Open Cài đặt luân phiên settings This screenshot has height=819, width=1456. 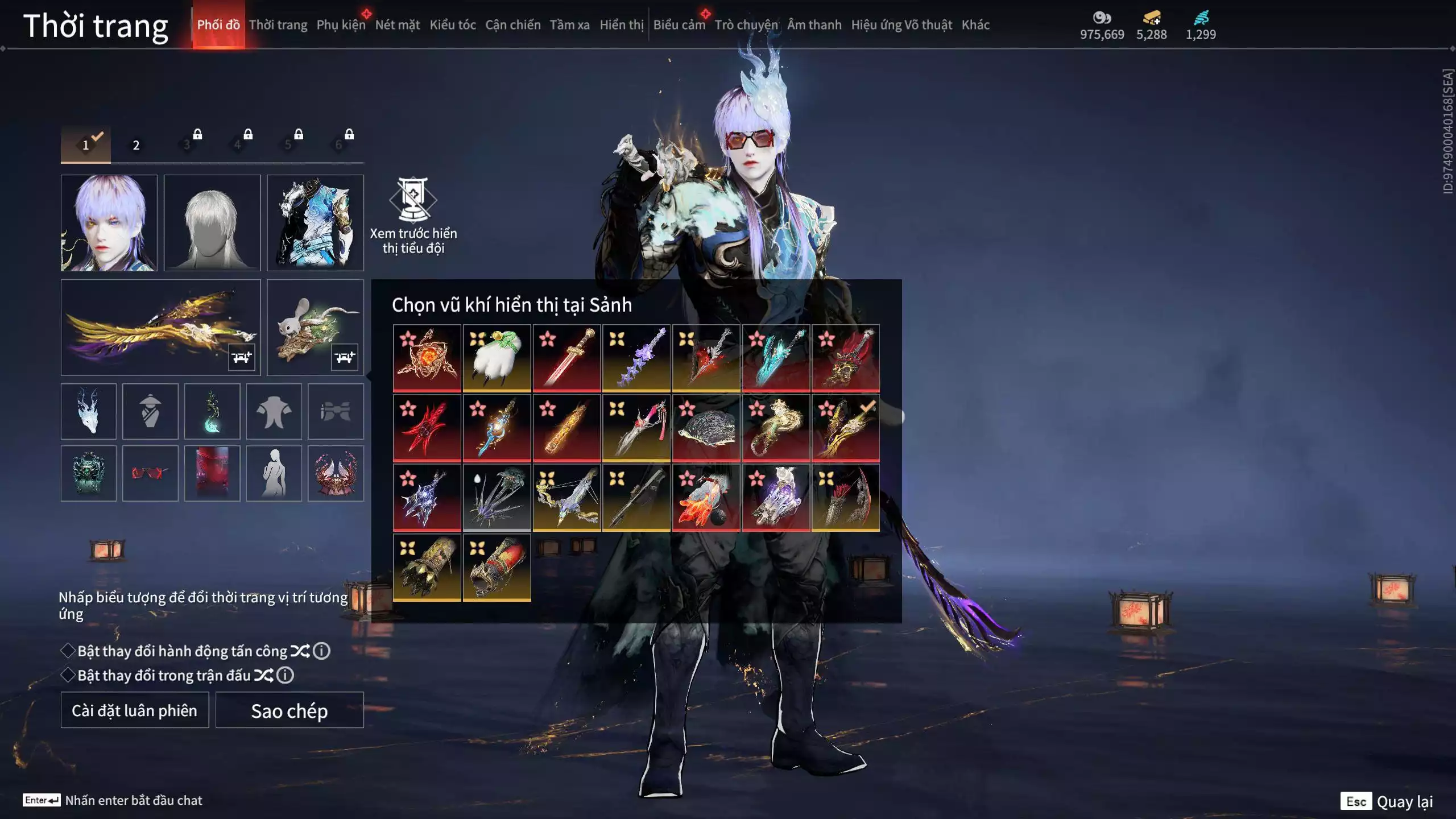tap(135, 710)
